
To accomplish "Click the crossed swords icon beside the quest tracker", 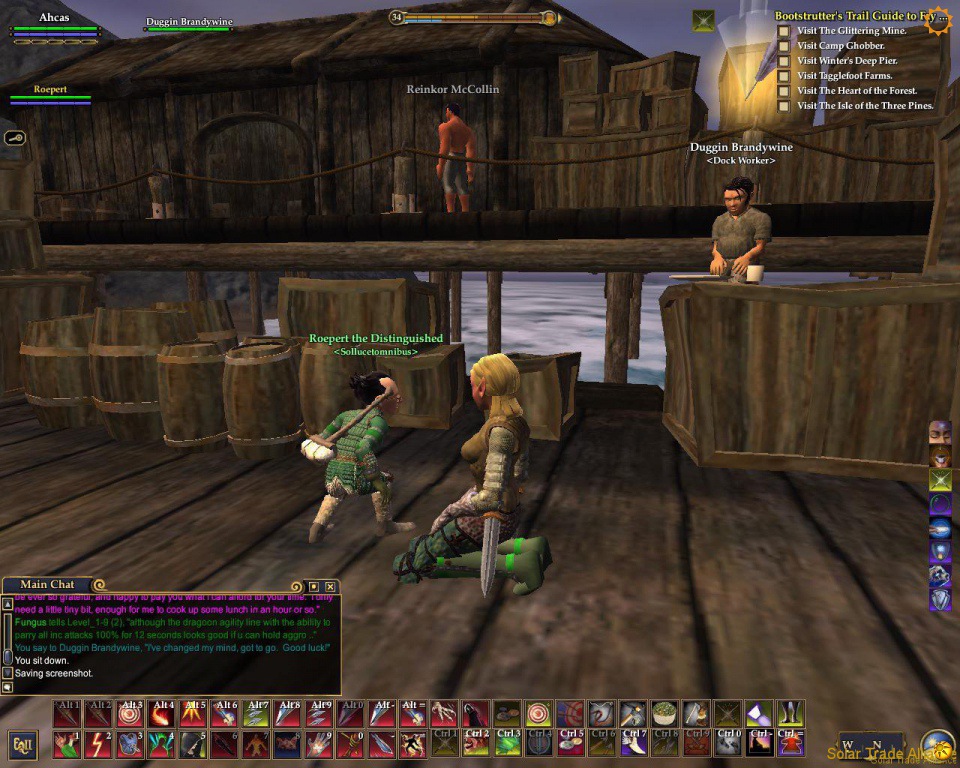I will click(704, 20).
